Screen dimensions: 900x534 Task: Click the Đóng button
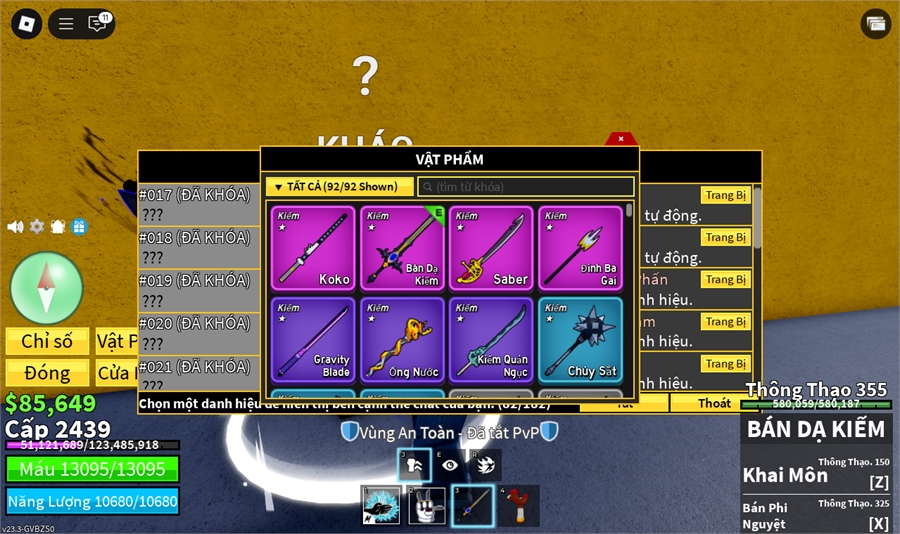click(x=47, y=373)
